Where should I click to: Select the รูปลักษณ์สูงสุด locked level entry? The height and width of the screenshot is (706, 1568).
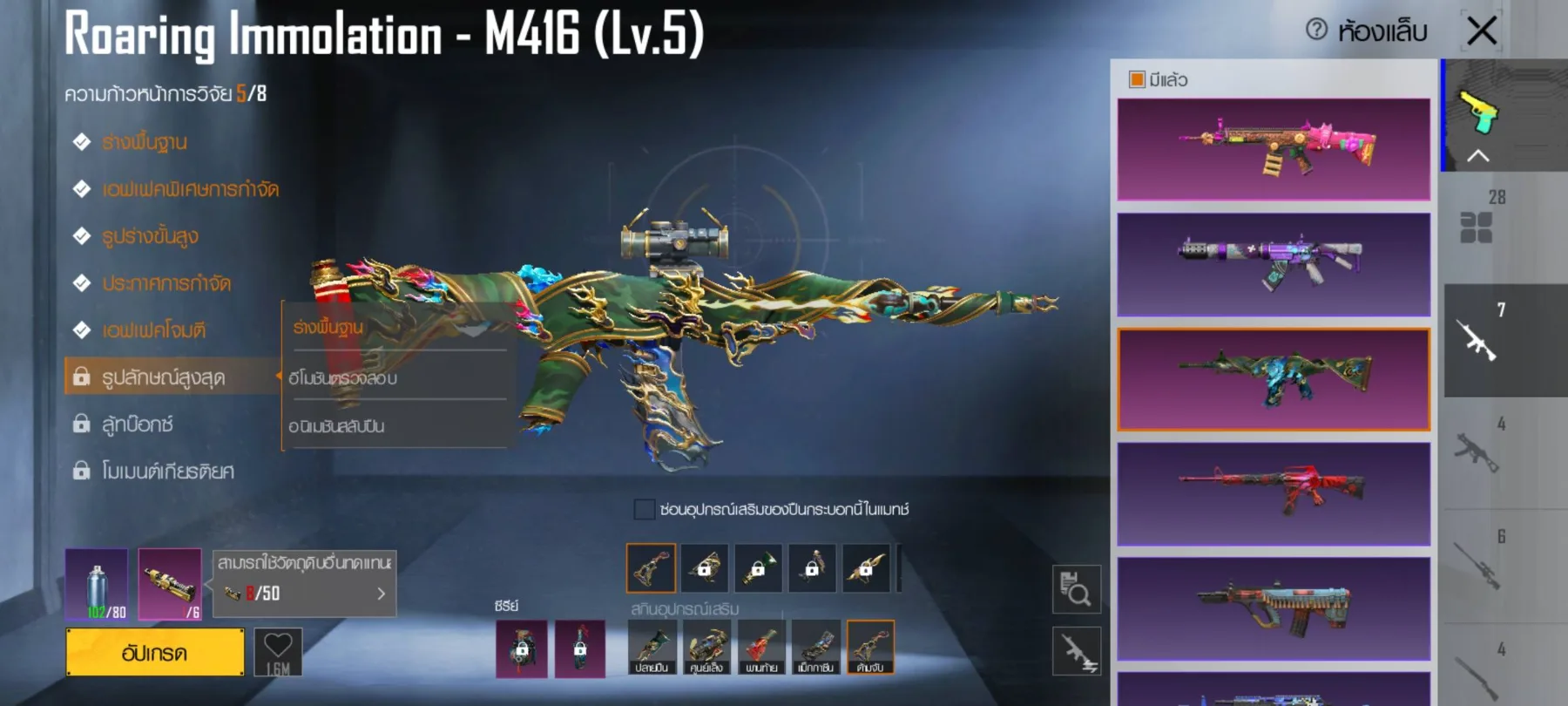pyautogui.click(x=164, y=377)
